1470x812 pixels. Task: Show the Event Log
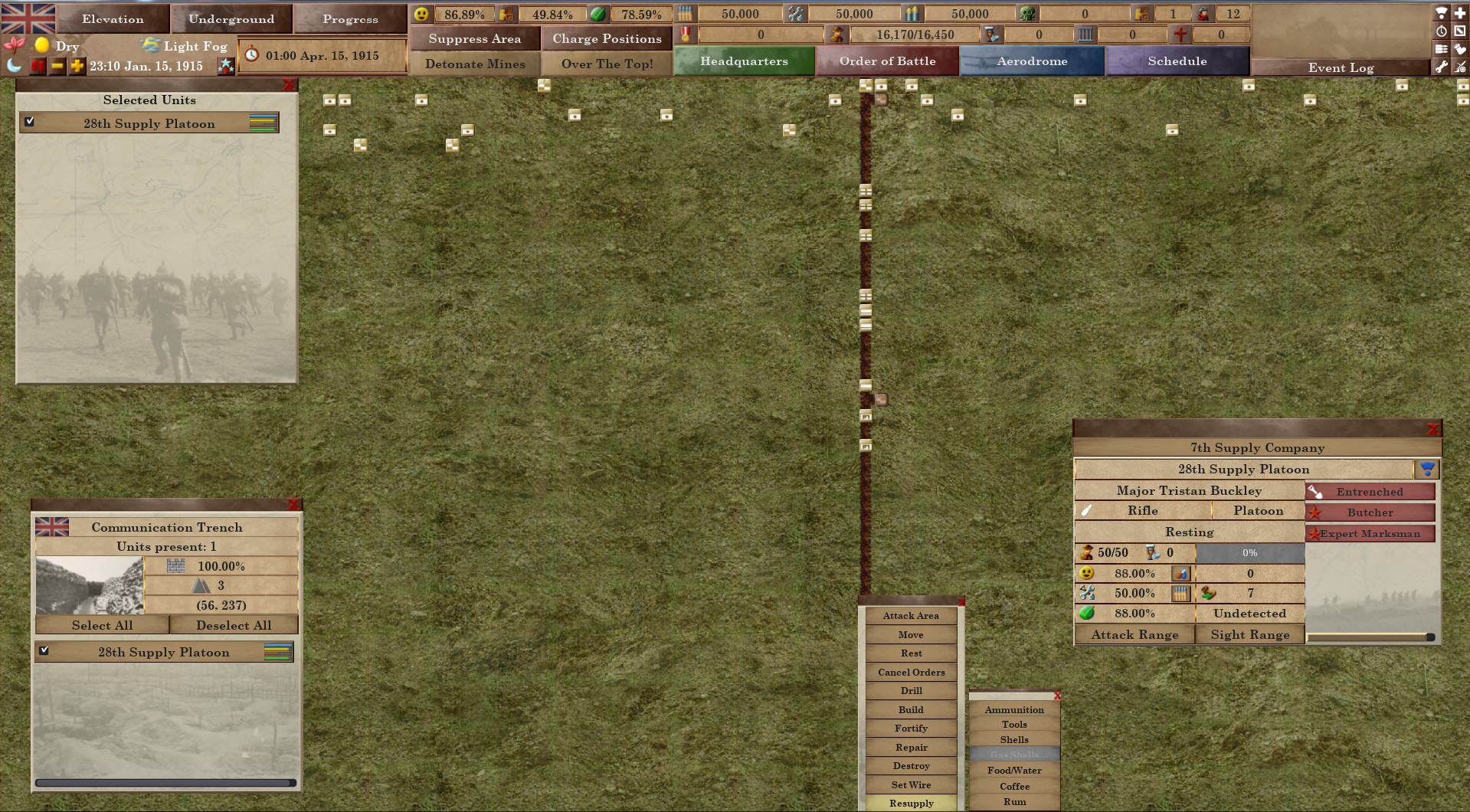[x=1341, y=67]
